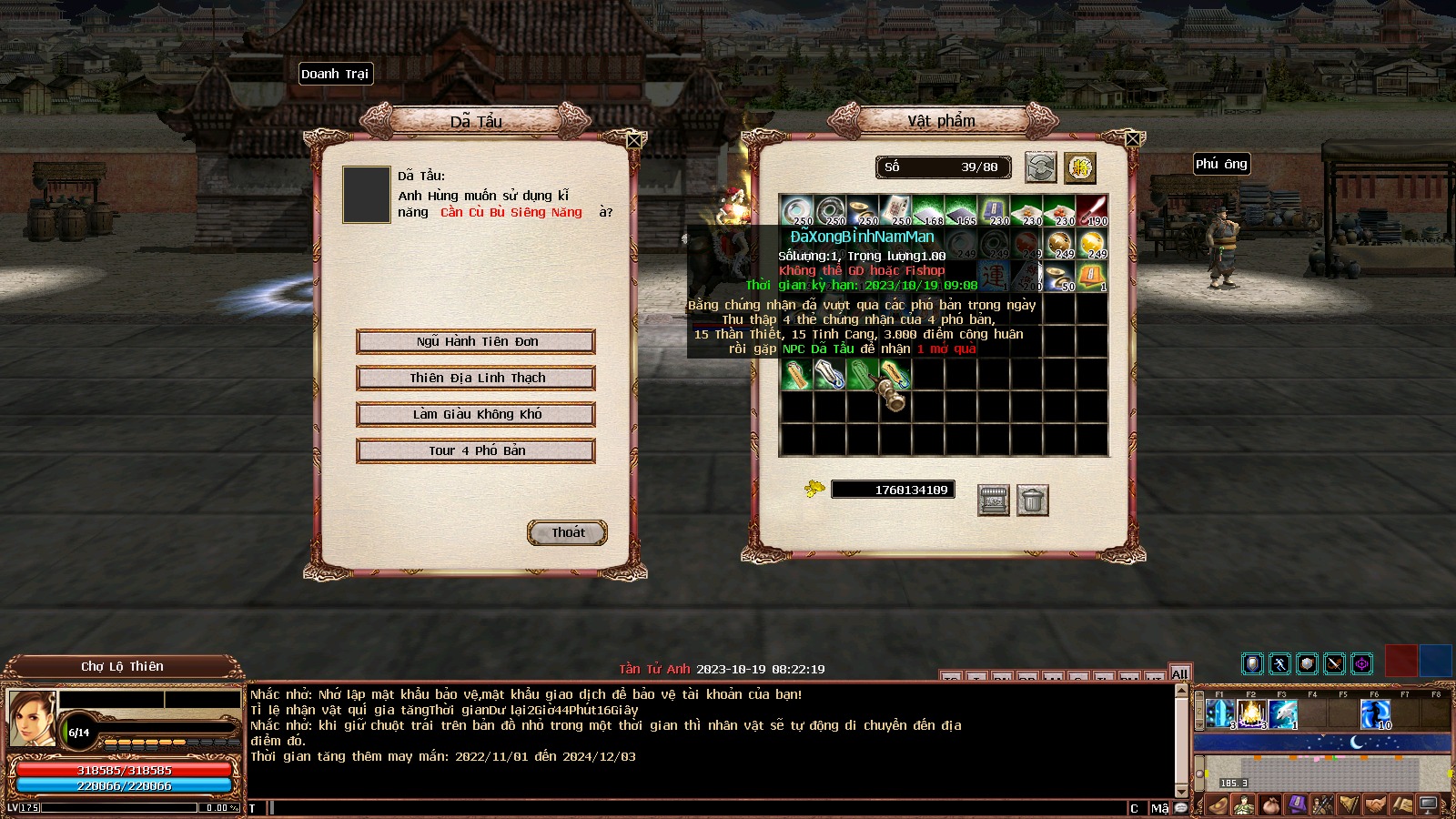Select the red sword item with count 190
Screen dimensions: 1456x819
1092,211
